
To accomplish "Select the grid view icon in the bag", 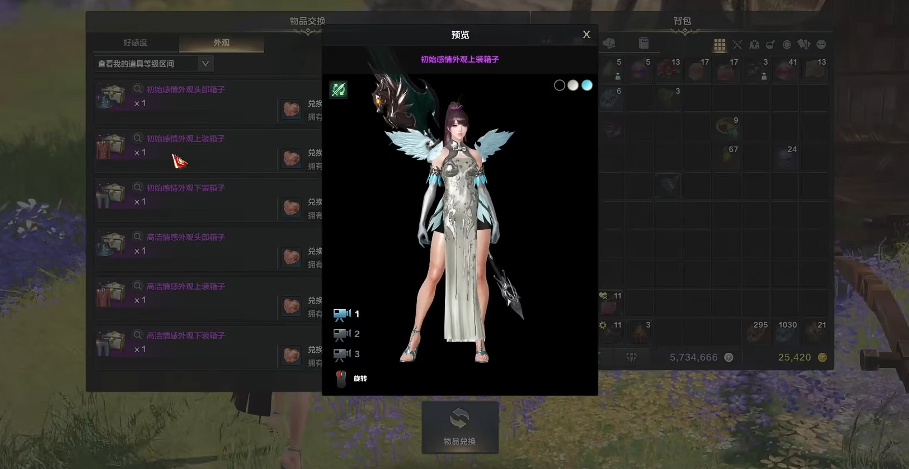I will pyautogui.click(x=719, y=45).
